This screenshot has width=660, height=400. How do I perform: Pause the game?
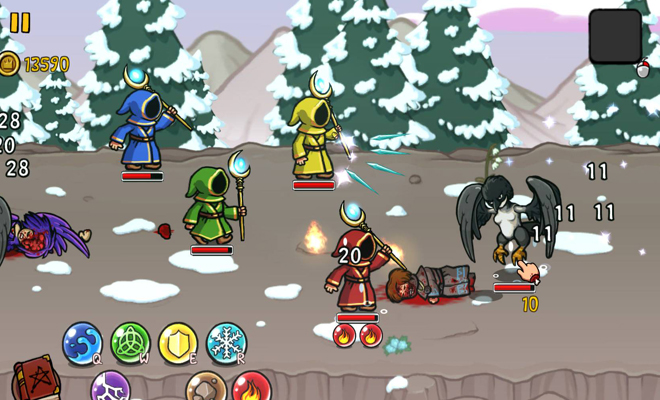tap(19, 22)
